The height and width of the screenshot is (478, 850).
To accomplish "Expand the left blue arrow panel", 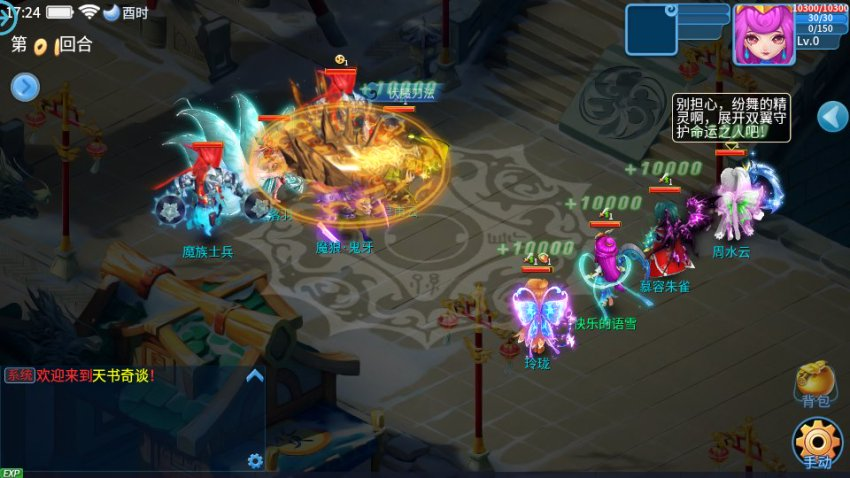I will click(x=25, y=88).
